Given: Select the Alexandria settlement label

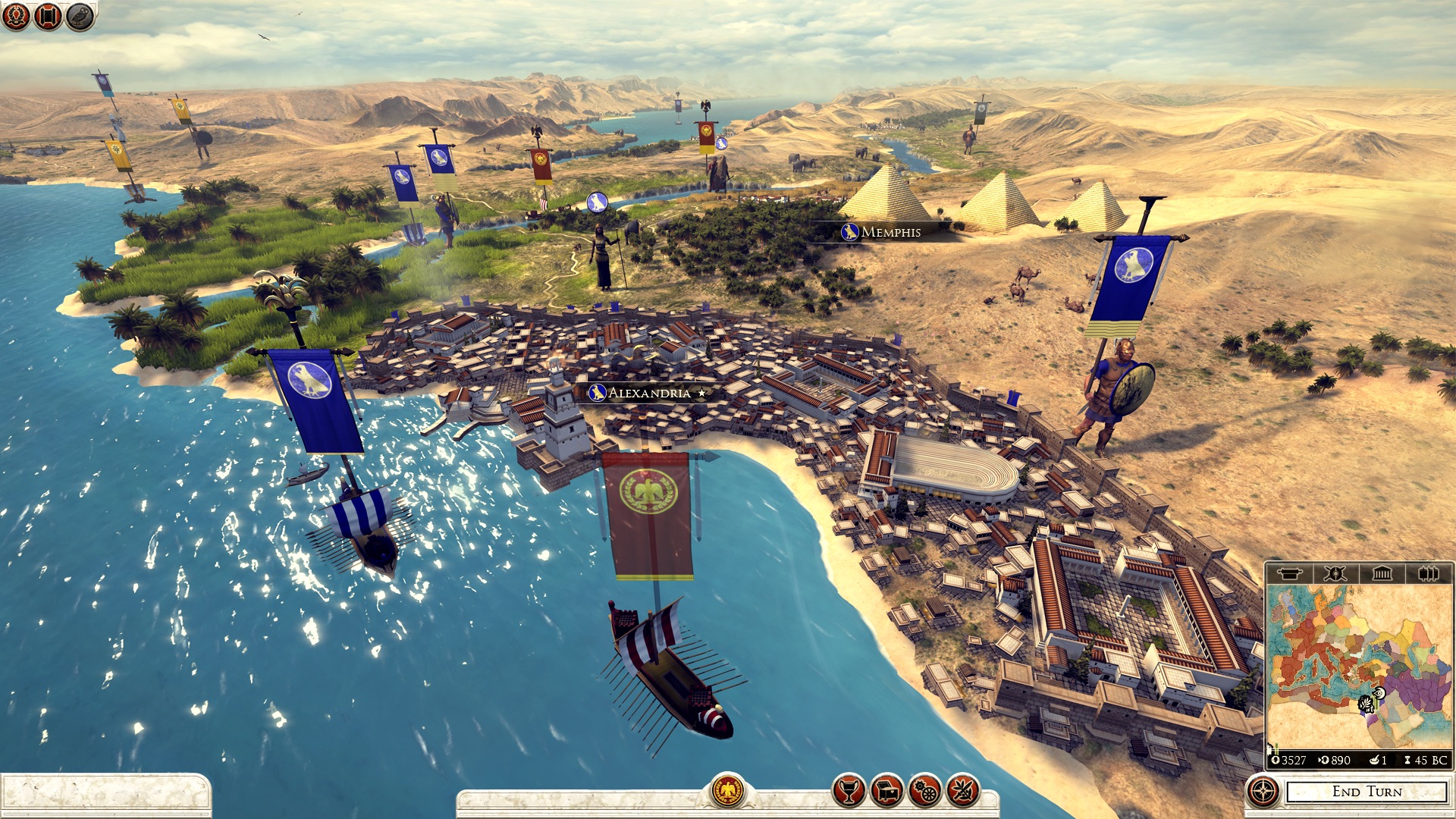Looking at the screenshot, I should coord(646,393).
